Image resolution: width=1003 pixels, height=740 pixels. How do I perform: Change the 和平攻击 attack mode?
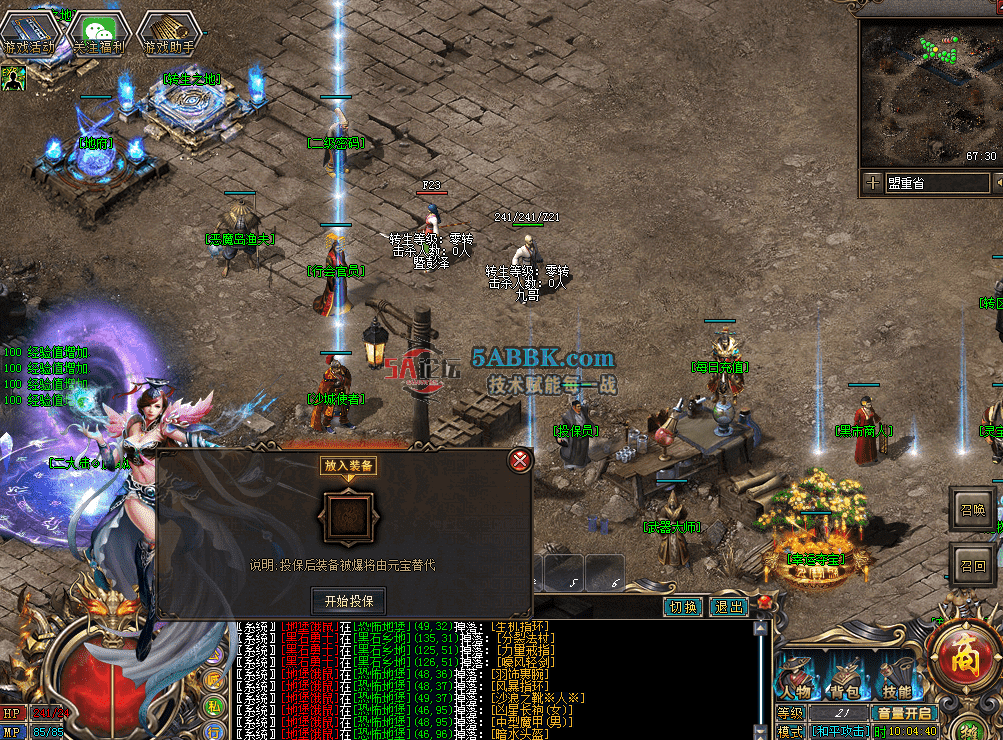(839, 731)
